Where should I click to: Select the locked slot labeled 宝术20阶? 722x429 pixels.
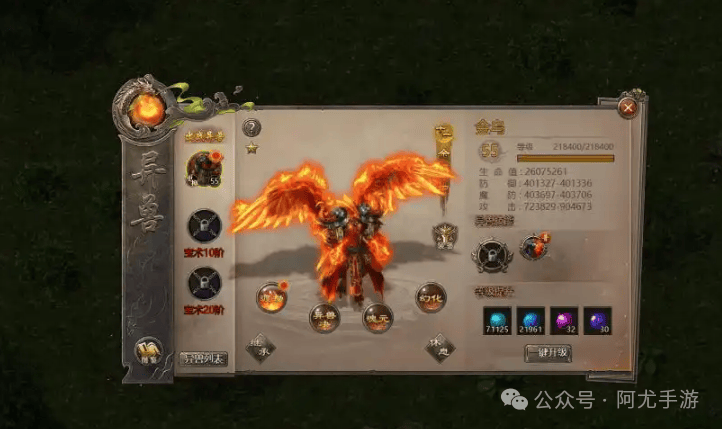click(x=203, y=285)
